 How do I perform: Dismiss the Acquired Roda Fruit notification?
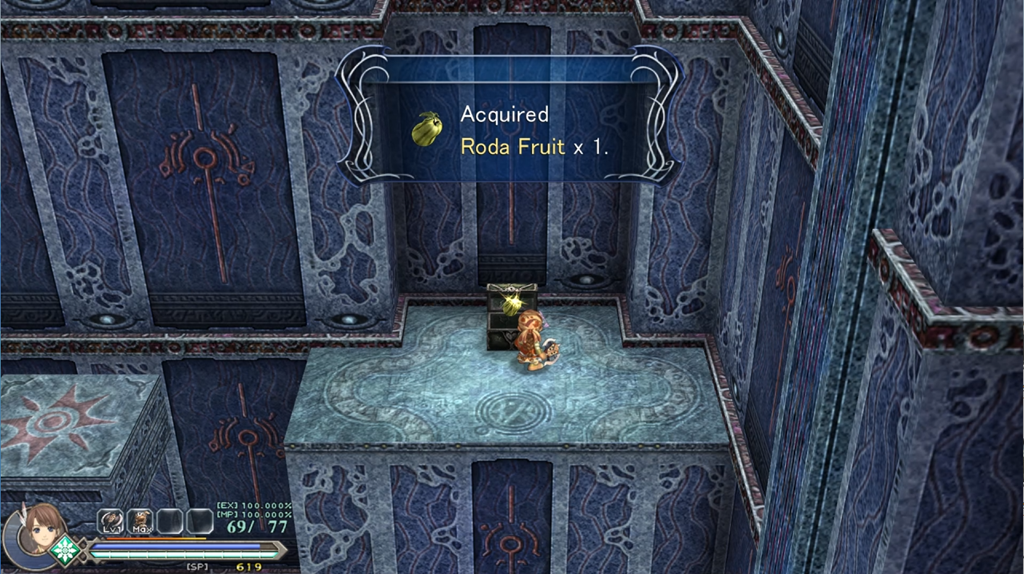click(510, 130)
